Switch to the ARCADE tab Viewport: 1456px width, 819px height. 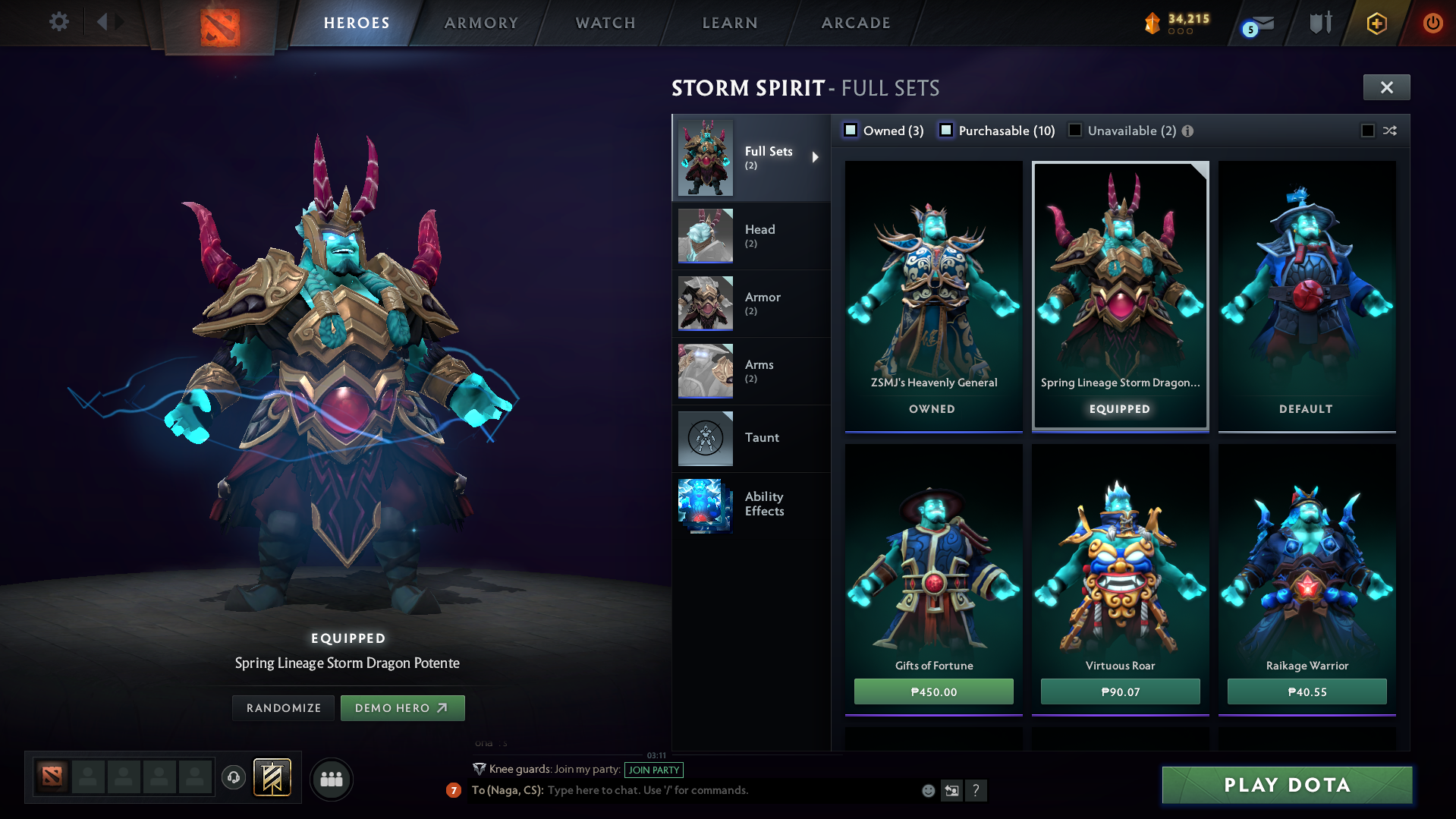(x=854, y=23)
